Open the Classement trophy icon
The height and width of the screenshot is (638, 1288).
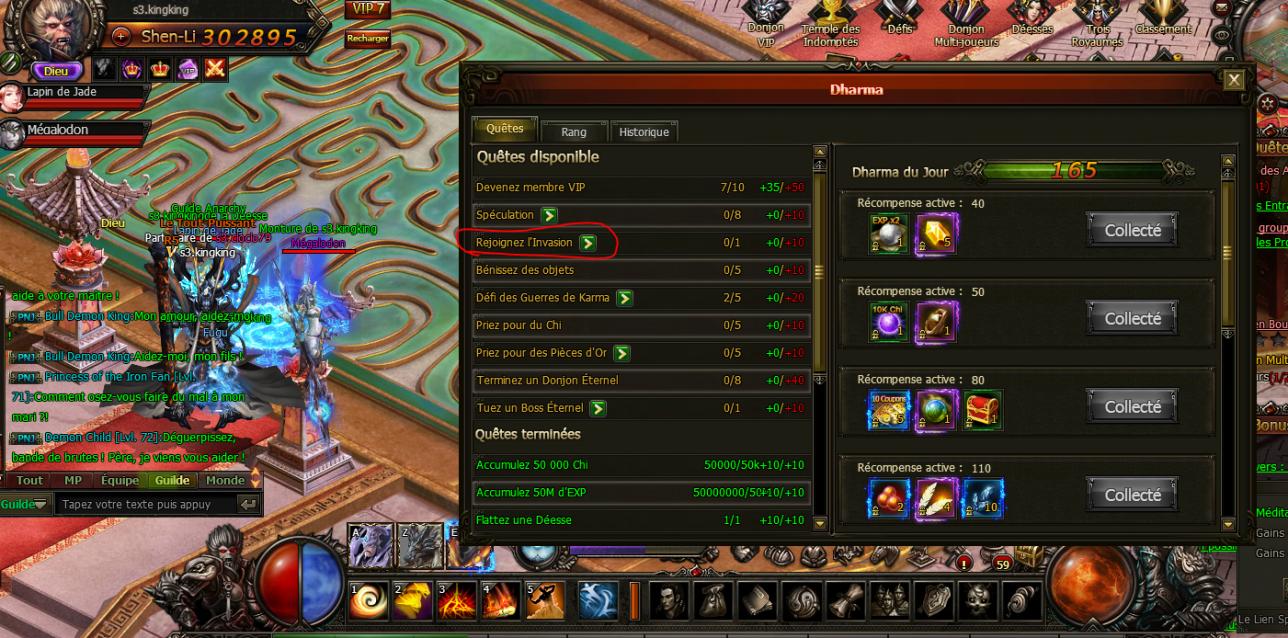point(1163,20)
